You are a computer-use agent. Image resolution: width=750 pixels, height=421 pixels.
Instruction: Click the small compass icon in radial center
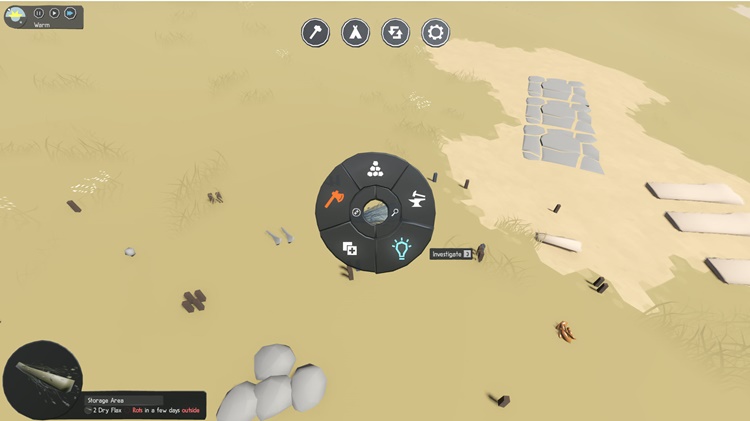(x=356, y=214)
